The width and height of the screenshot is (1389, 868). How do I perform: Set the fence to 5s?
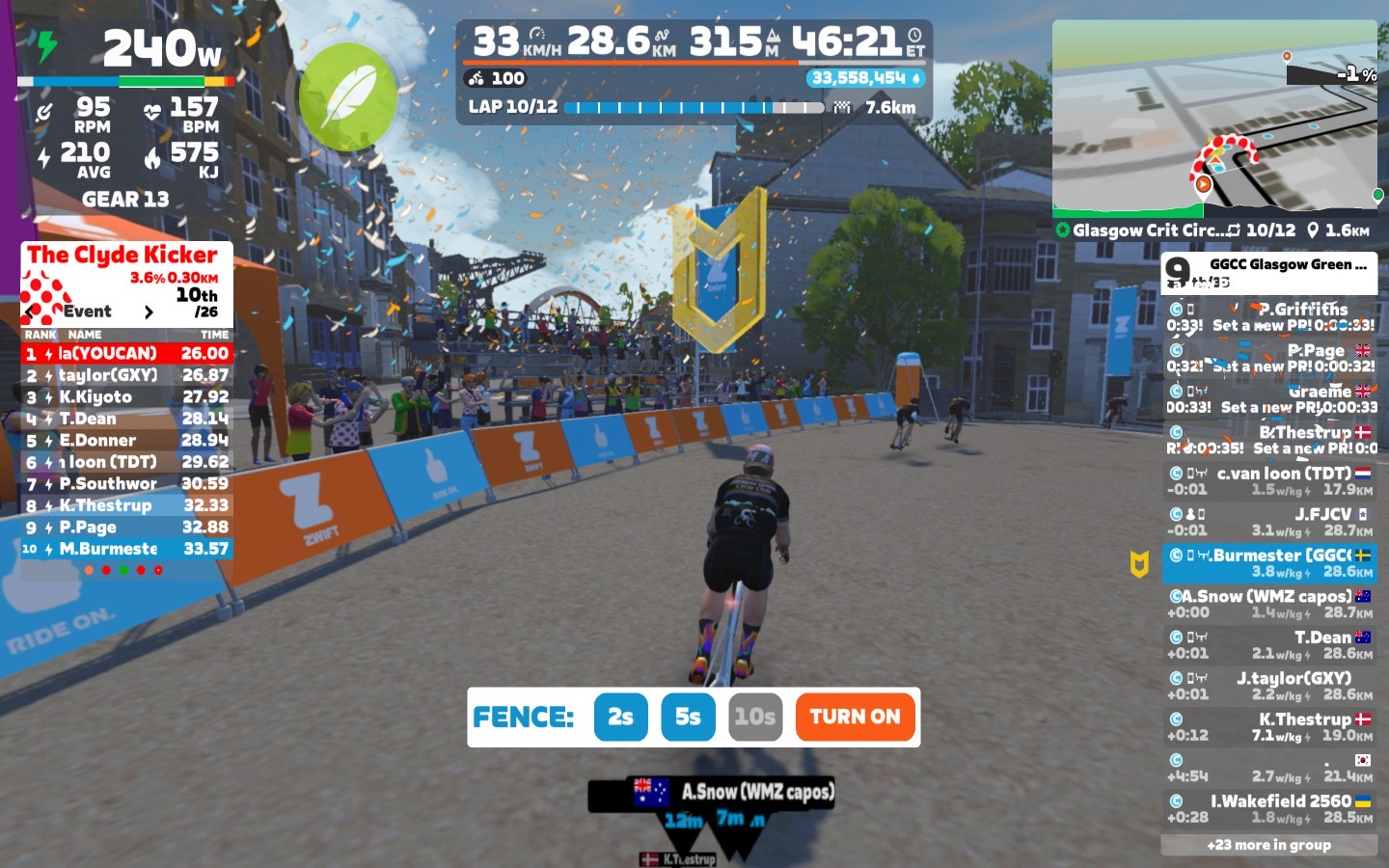point(688,717)
